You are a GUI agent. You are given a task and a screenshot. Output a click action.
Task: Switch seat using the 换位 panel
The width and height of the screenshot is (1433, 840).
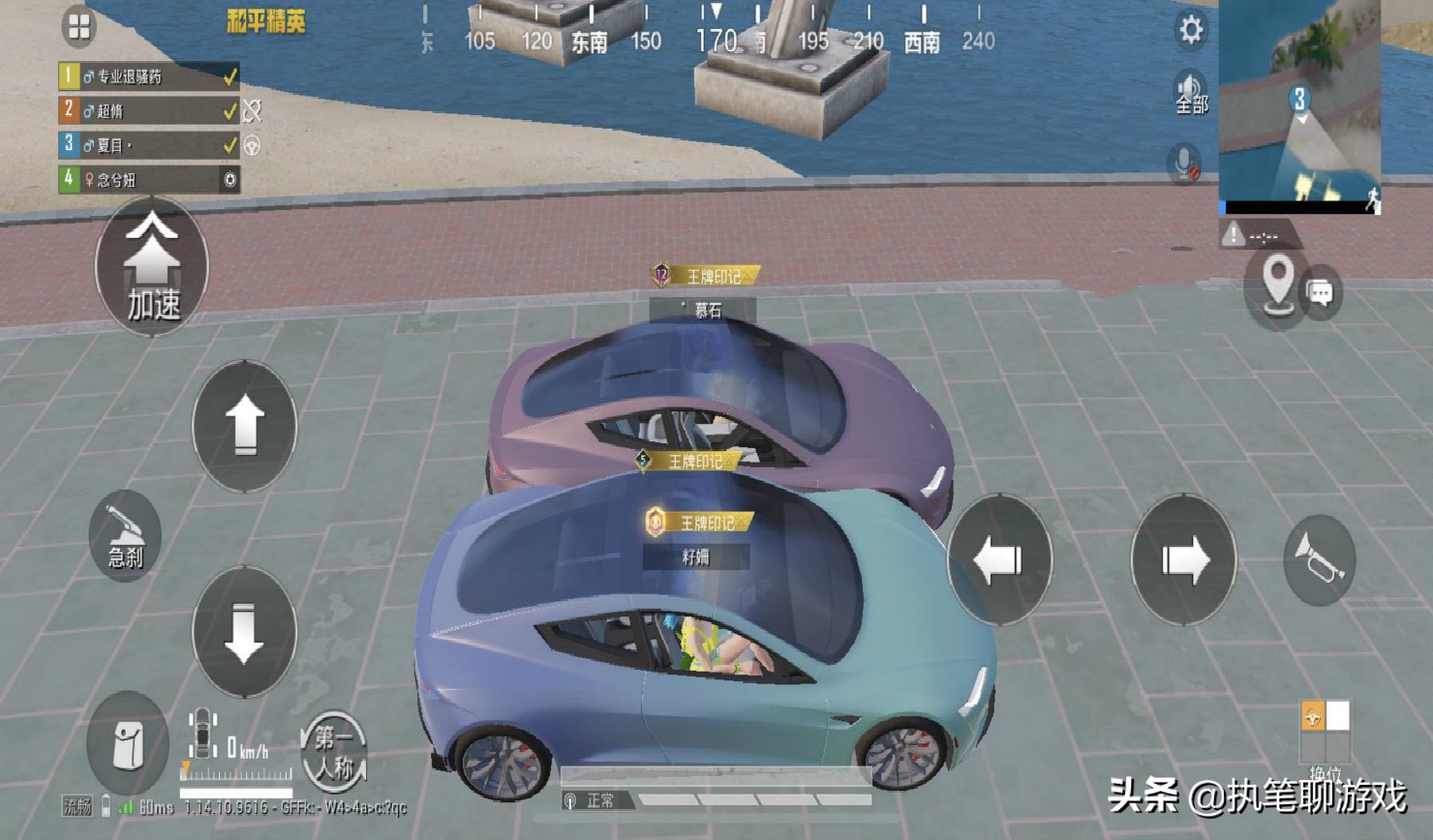point(1325,735)
